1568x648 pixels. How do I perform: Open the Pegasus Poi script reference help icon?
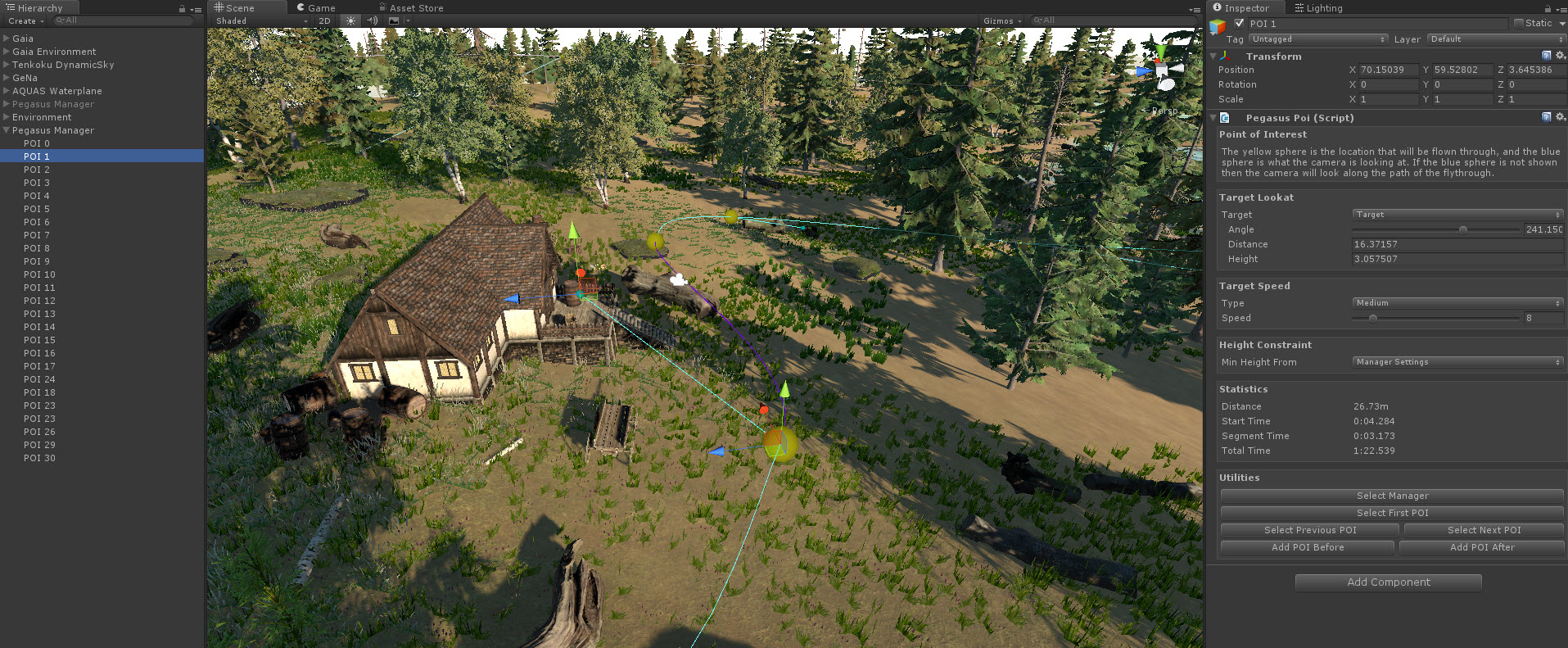(x=1547, y=117)
